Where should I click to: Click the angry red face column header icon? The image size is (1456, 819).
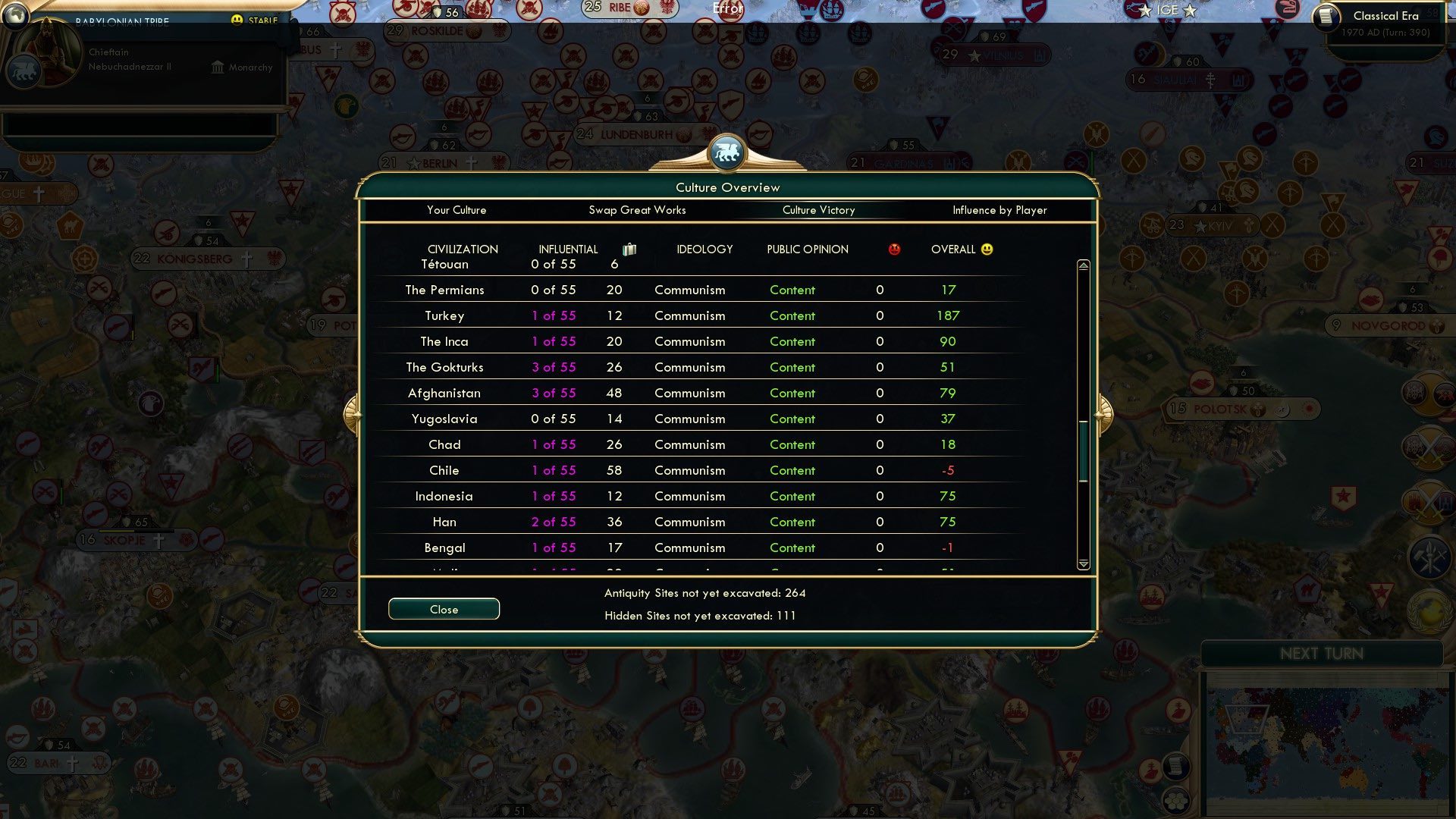click(x=895, y=249)
